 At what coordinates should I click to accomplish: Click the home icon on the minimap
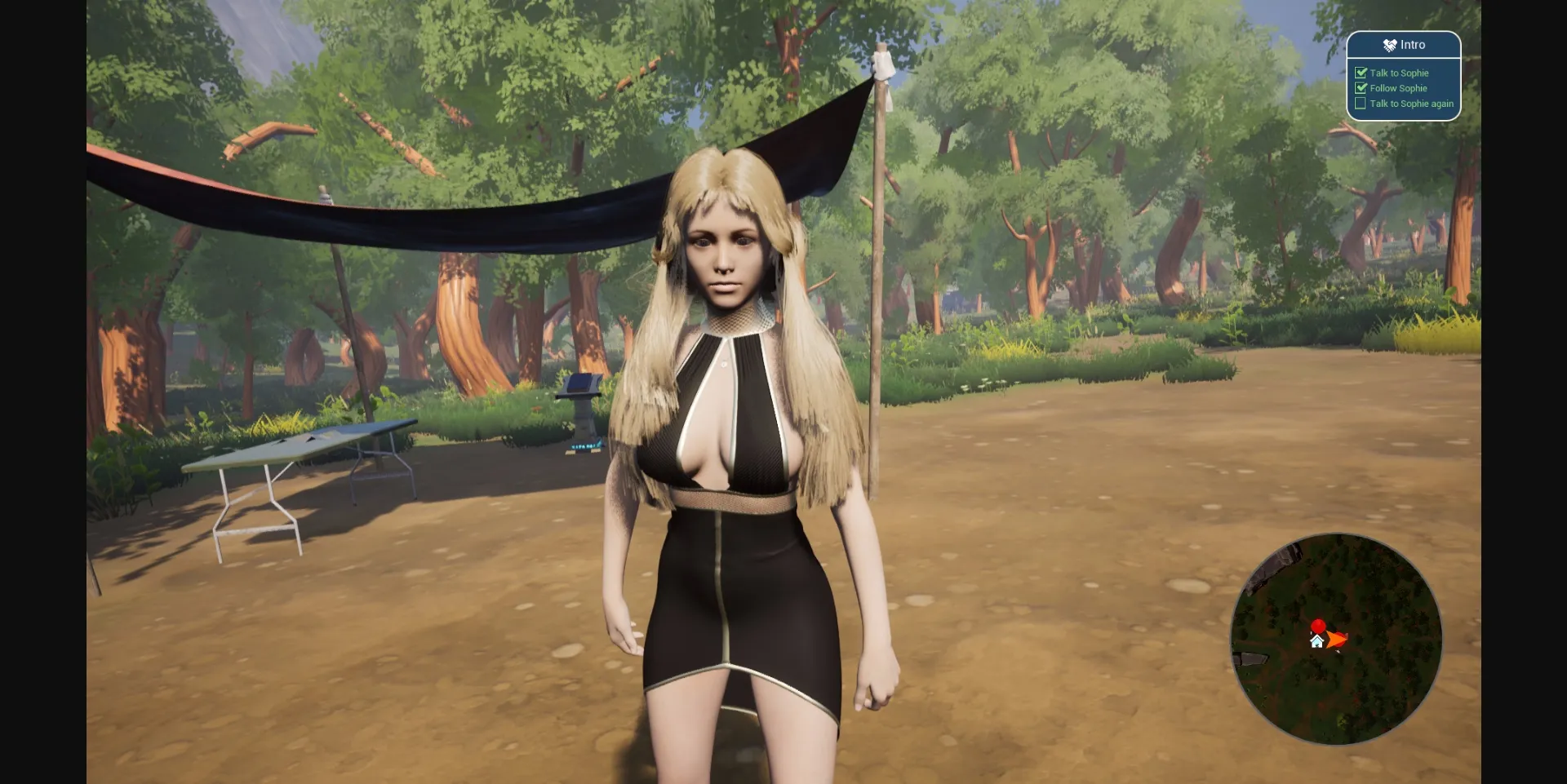1316,641
